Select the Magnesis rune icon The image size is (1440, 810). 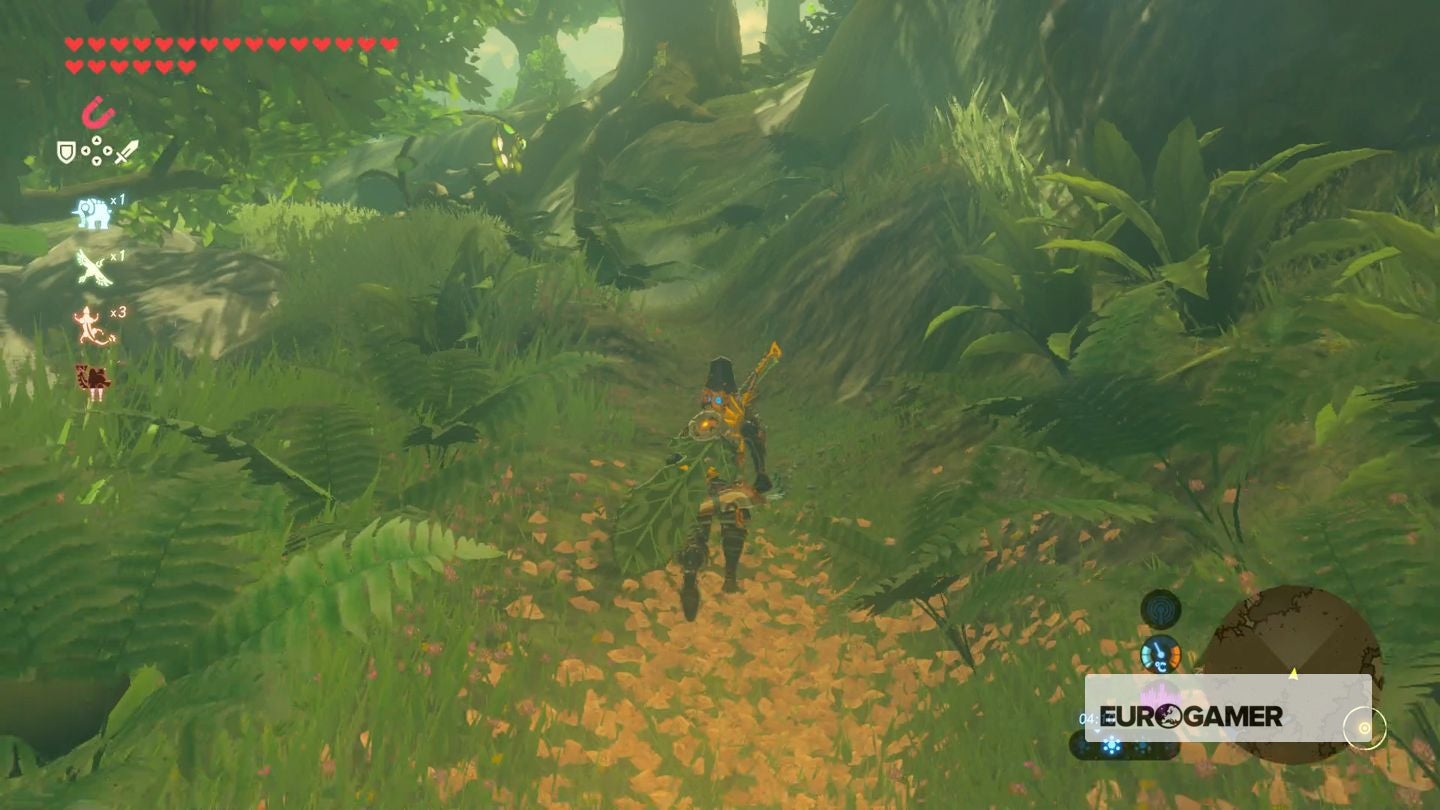[97, 112]
